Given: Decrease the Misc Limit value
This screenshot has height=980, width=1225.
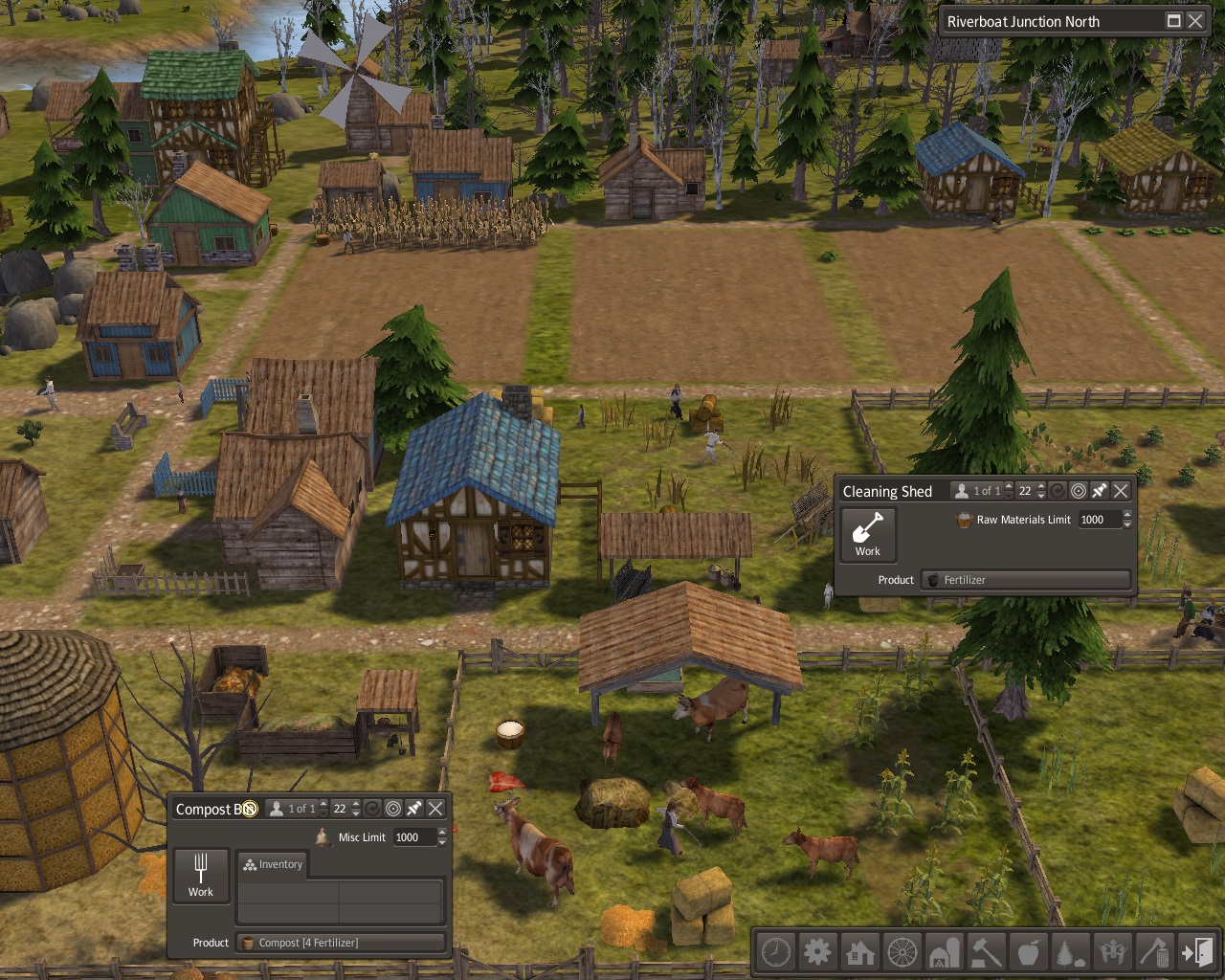Looking at the screenshot, I should pyautogui.click(x=442, y=842).
